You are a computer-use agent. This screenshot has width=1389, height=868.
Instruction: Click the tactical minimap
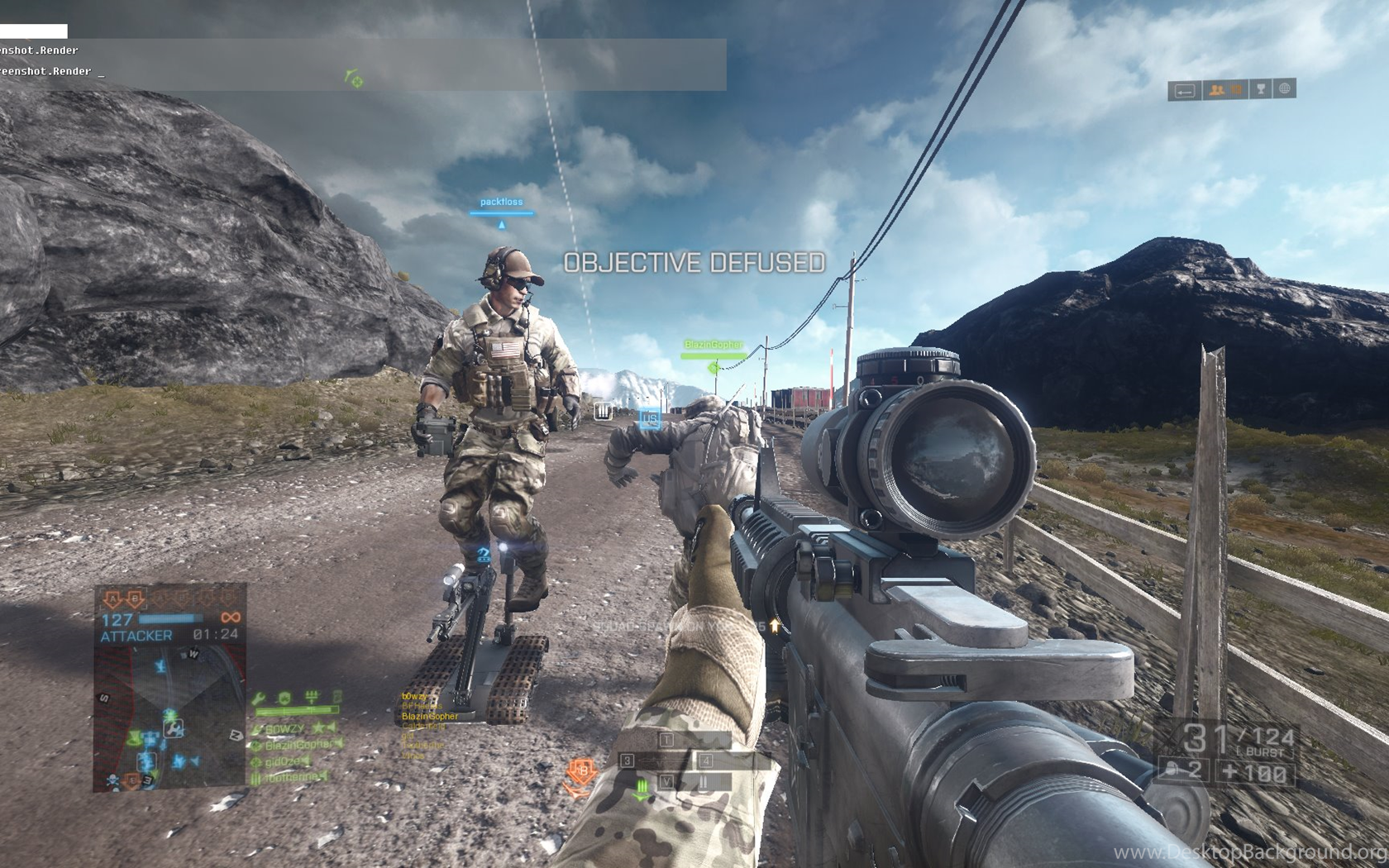[x=169, y=719]
